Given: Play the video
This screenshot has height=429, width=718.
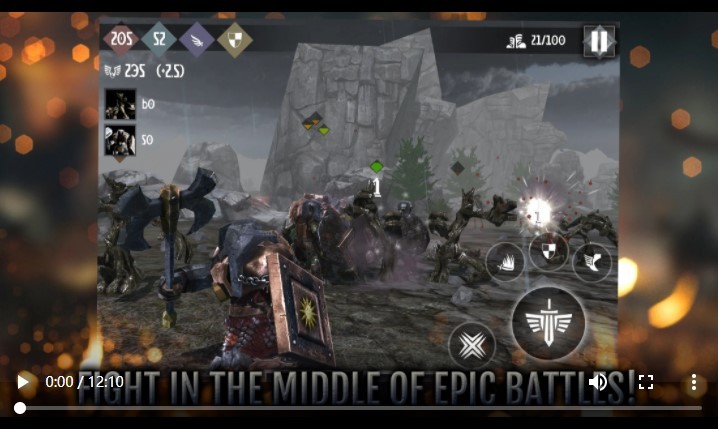Looking at the screenshot, I should [x=22, y=382].
